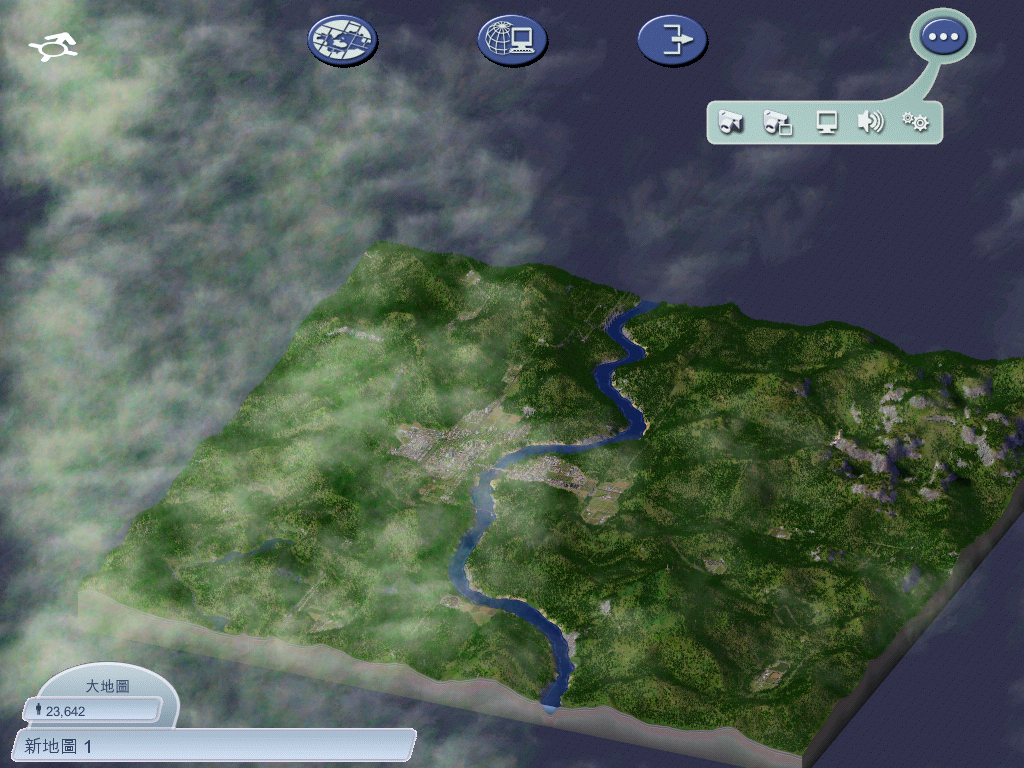Click the exit arrow button
The image size is (1024, 768).
click(672, 41)
